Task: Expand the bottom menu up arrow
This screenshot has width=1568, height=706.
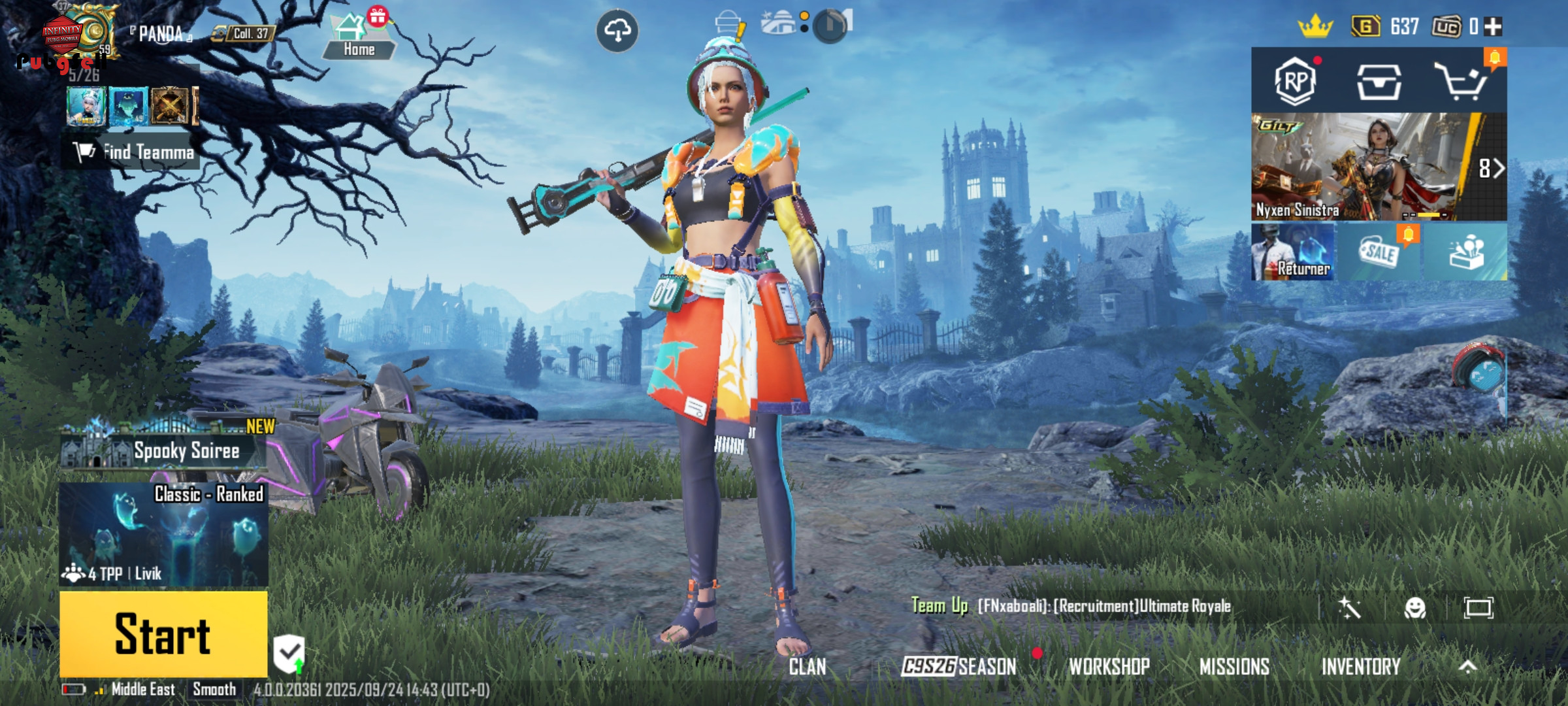Action: tap(1468, 667)
